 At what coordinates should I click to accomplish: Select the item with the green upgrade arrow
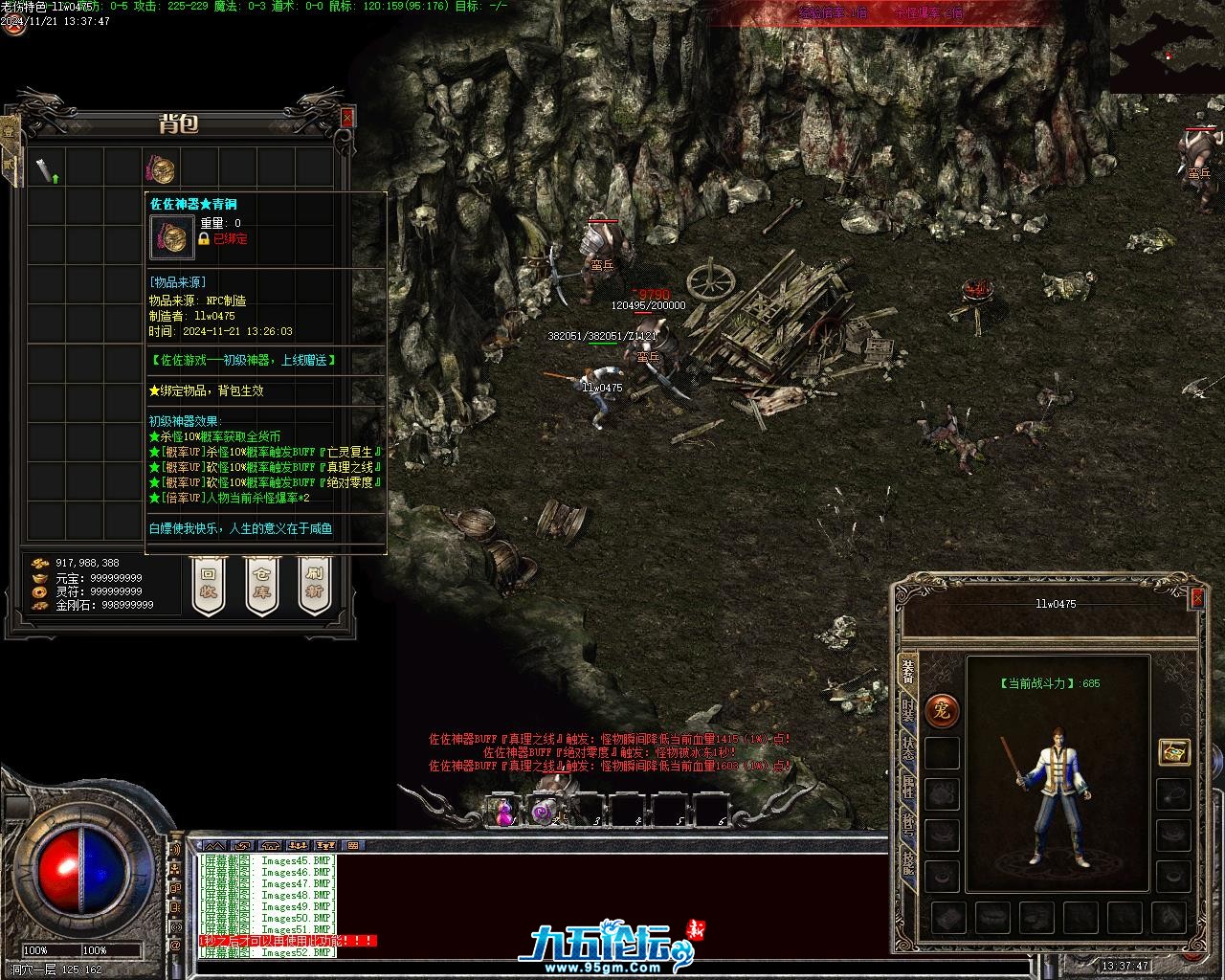coord(47,170)
